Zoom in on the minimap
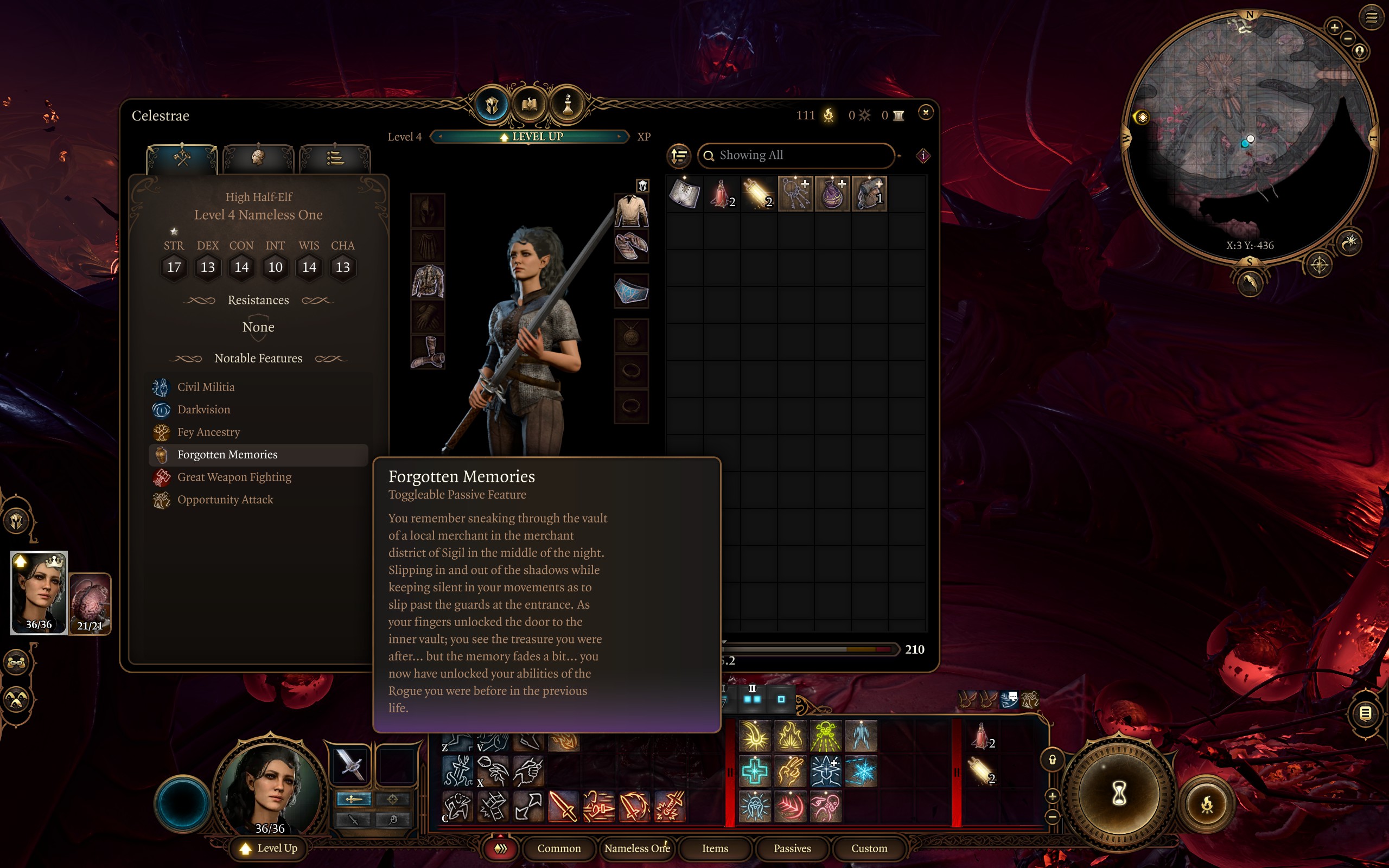This screenshot has height=868, width=1389. pos(1334,28)
